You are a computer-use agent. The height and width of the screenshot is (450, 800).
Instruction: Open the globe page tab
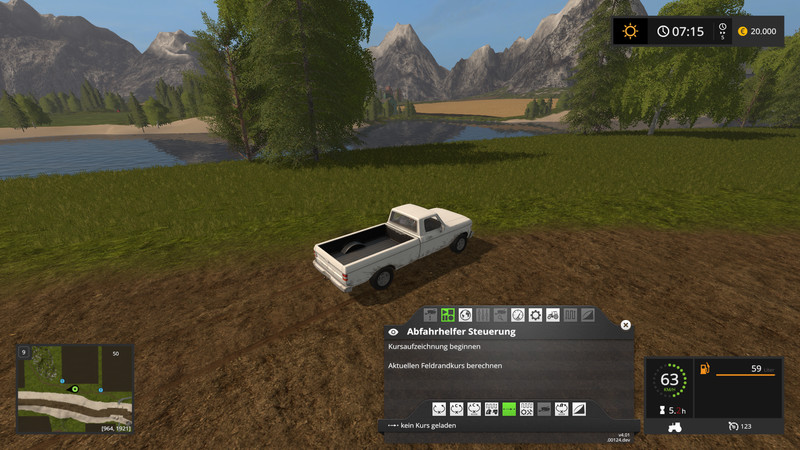465,315
